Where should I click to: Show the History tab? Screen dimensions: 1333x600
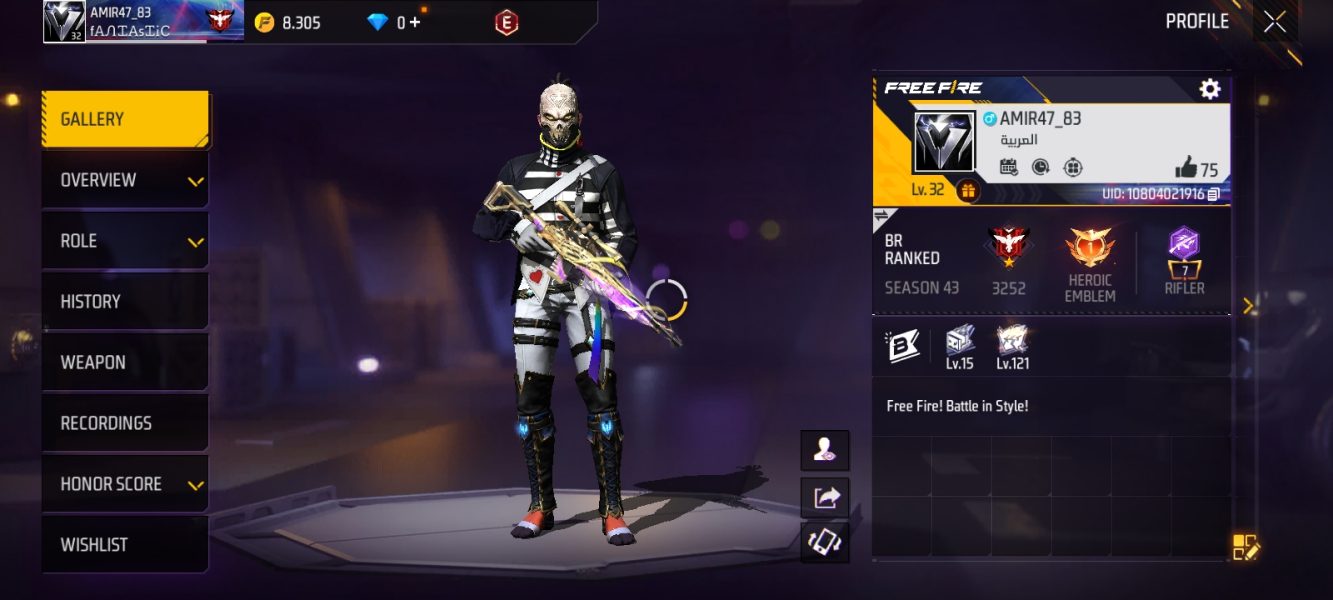125,302
